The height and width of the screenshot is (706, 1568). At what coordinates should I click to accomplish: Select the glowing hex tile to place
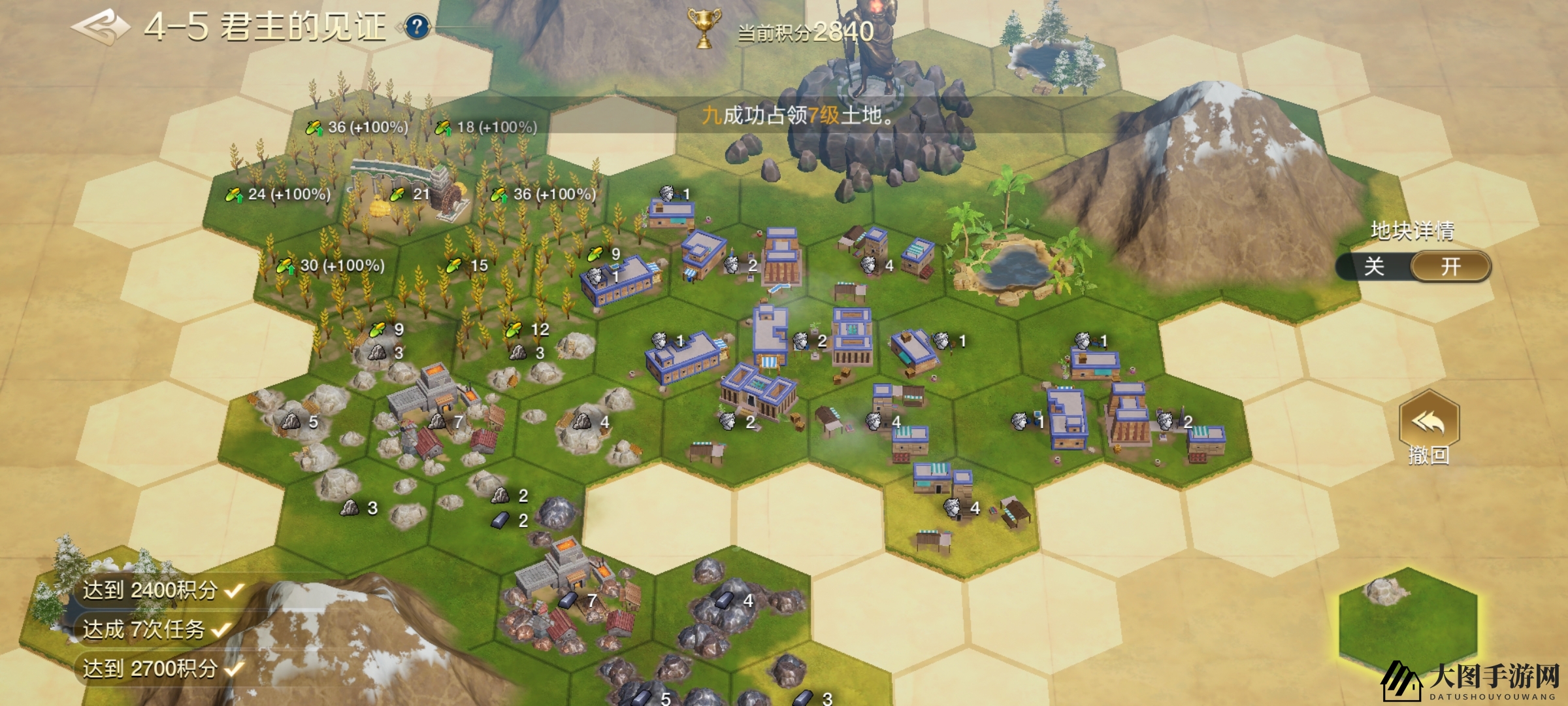(1407, 621)
